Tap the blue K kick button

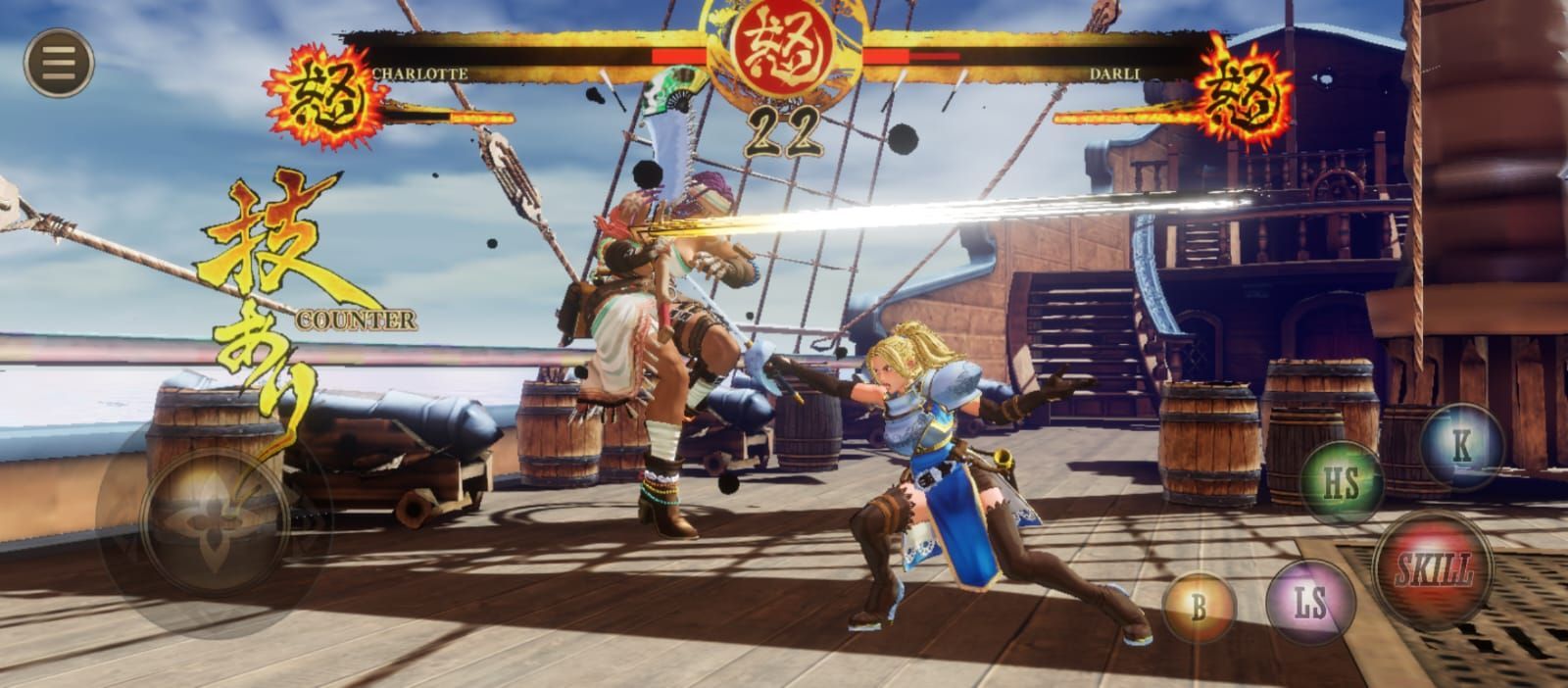coord(1460,446)
